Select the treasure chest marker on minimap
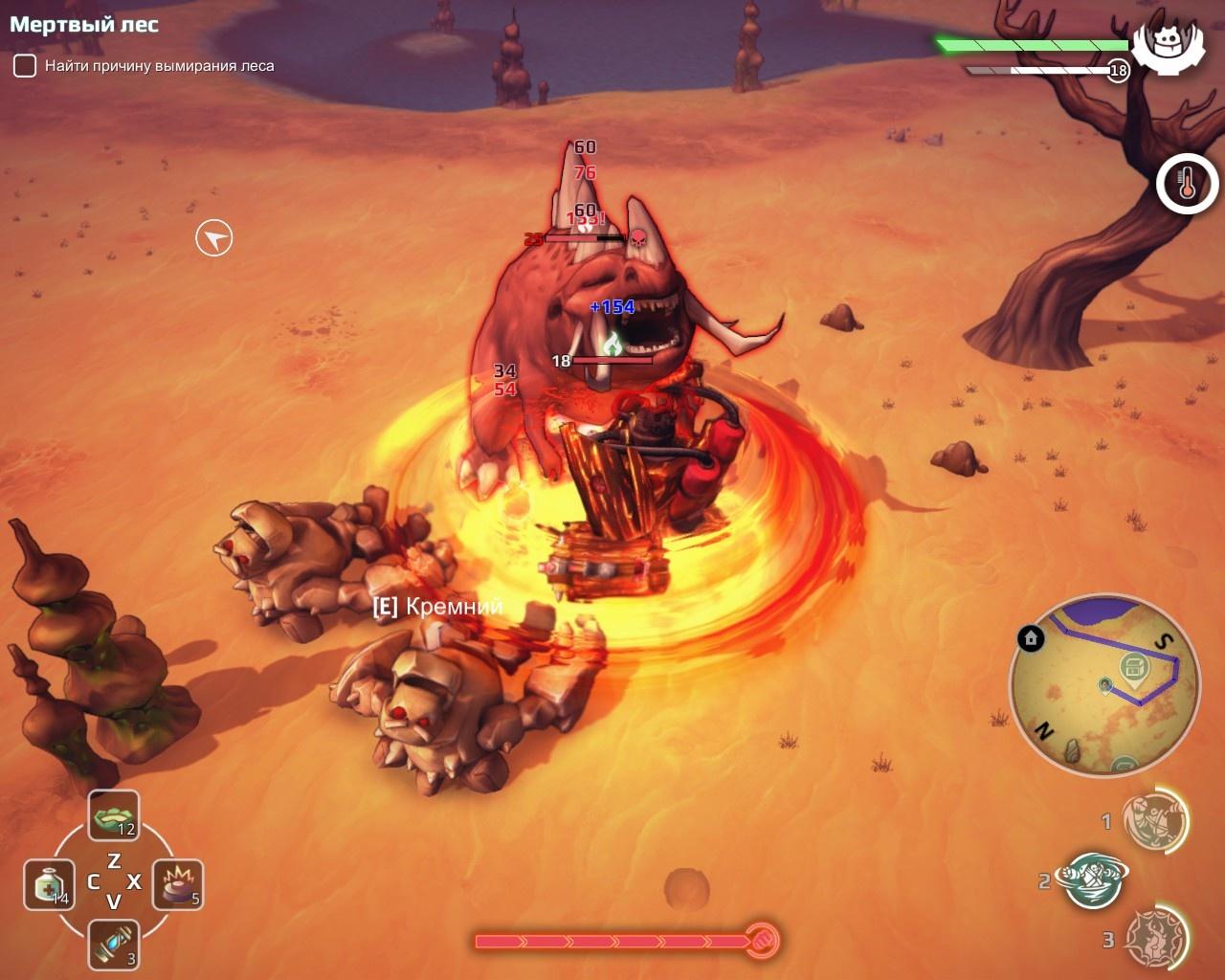Viewport: 1225px width, 980px height. (x=1134, y=667)
